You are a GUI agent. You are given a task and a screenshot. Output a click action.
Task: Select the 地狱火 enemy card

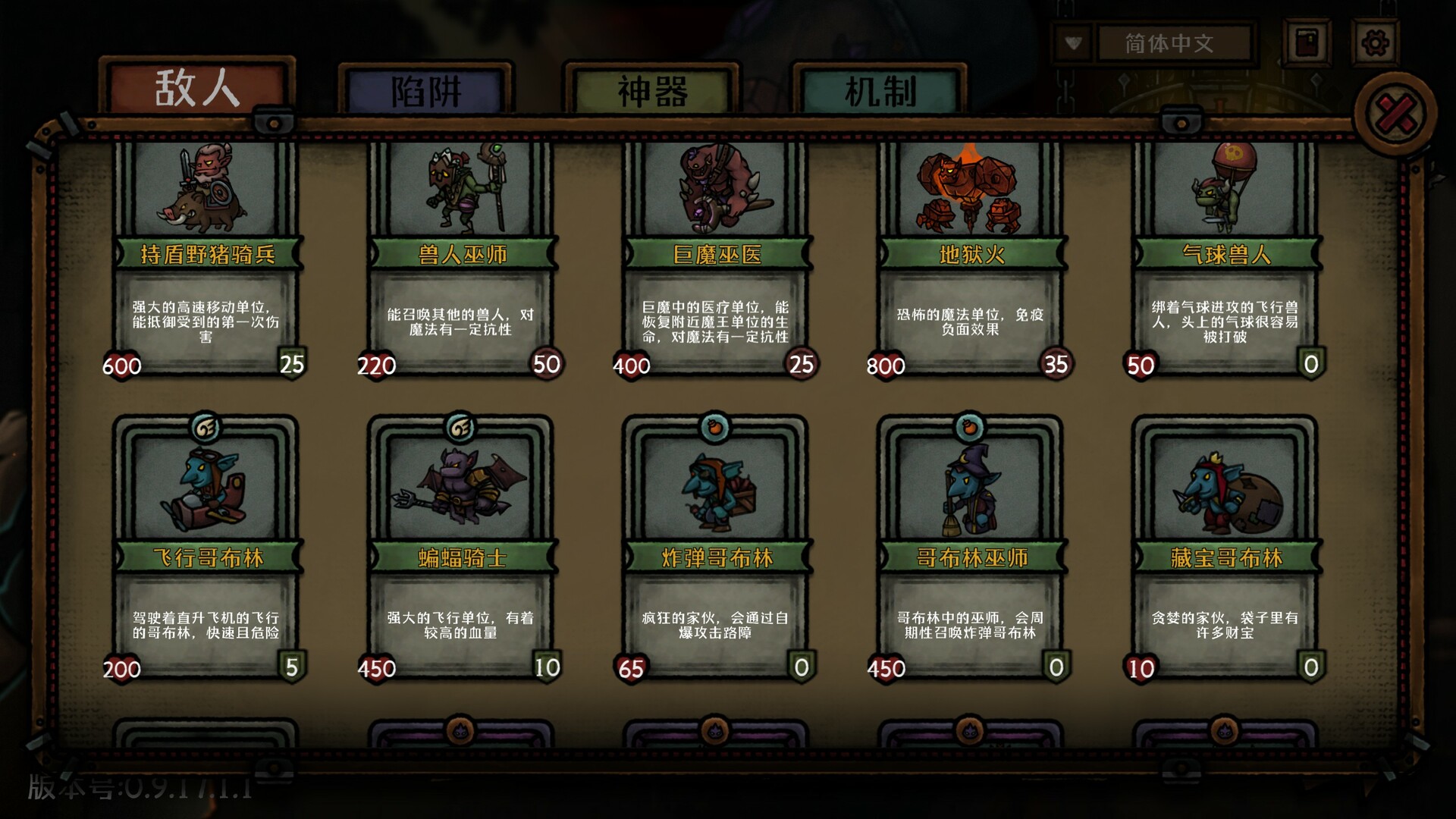tap(971, 258)
